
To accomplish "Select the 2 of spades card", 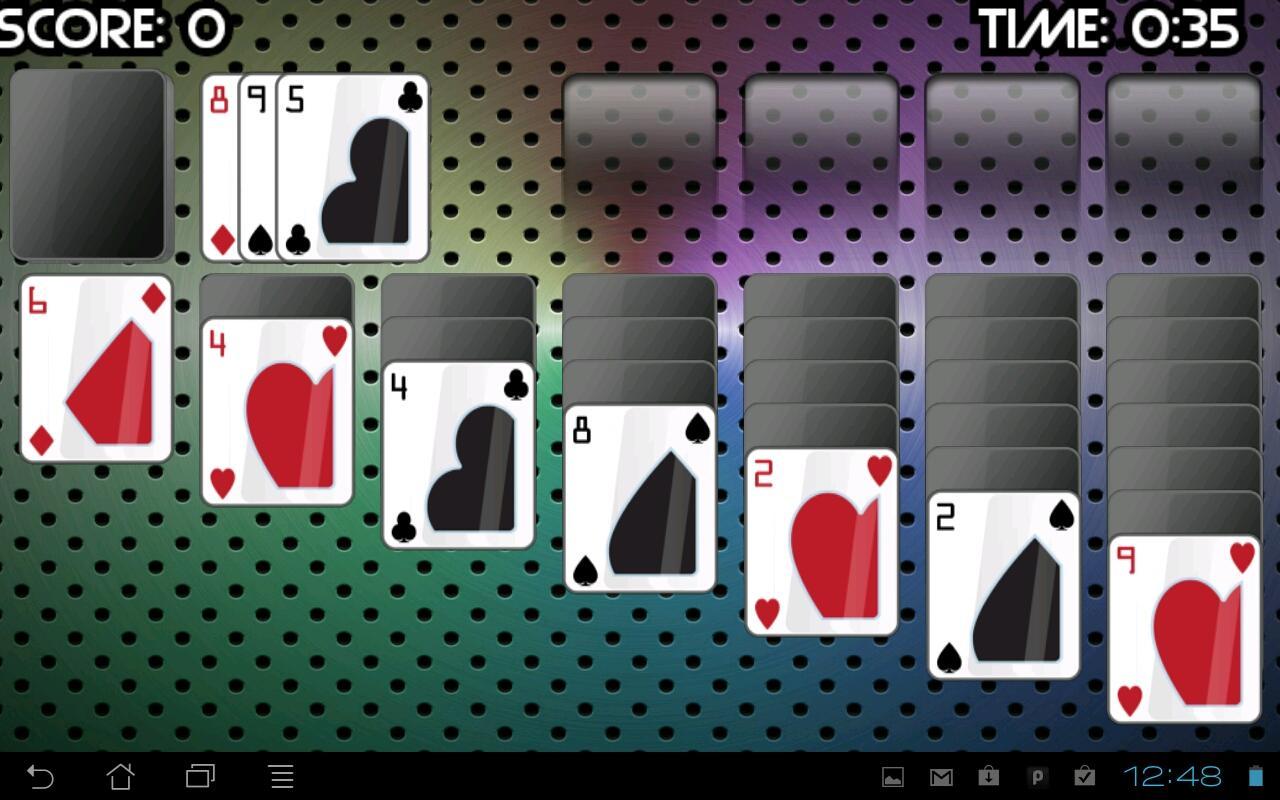I will click(1003, 585).
